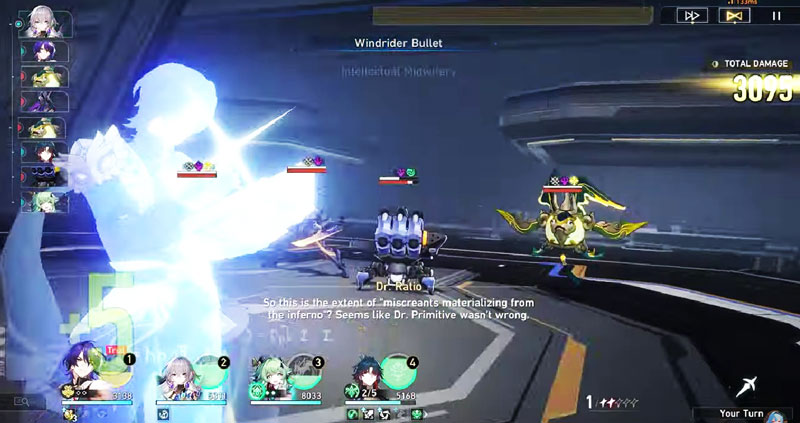800x423 pixels.
Task: Open the magnifier detail view icon
Action: pos(22,402)
